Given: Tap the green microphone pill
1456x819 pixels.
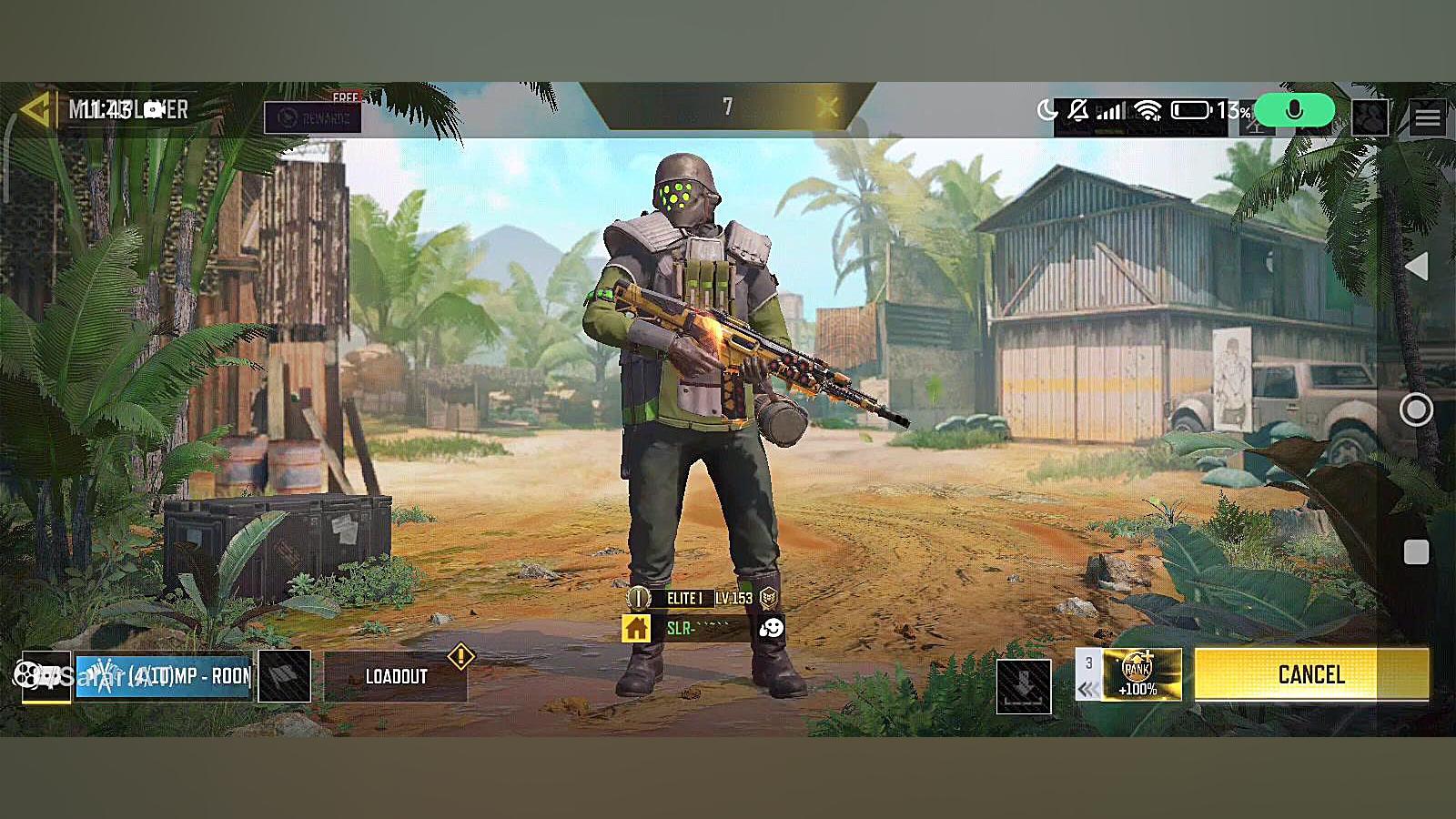Looking at the screenshot, I should point(1294,111).
